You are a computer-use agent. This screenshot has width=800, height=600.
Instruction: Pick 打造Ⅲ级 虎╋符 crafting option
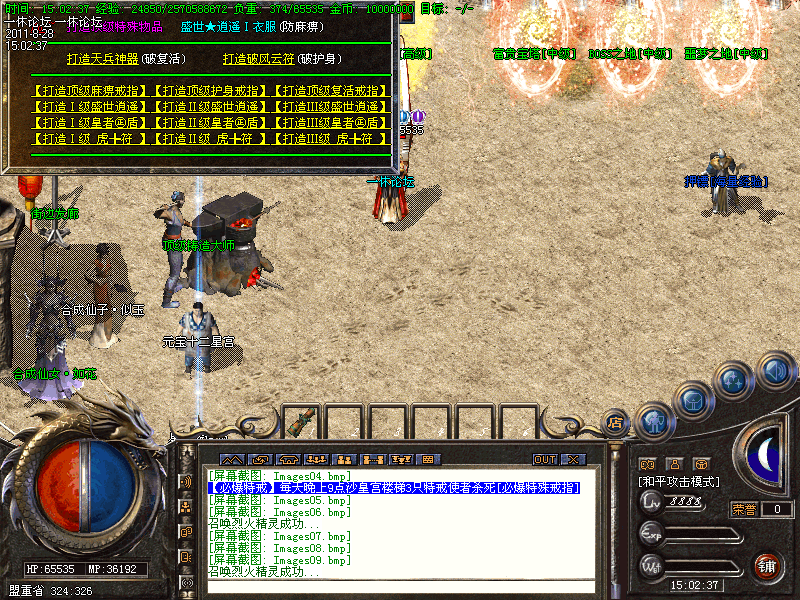point(329,139)
